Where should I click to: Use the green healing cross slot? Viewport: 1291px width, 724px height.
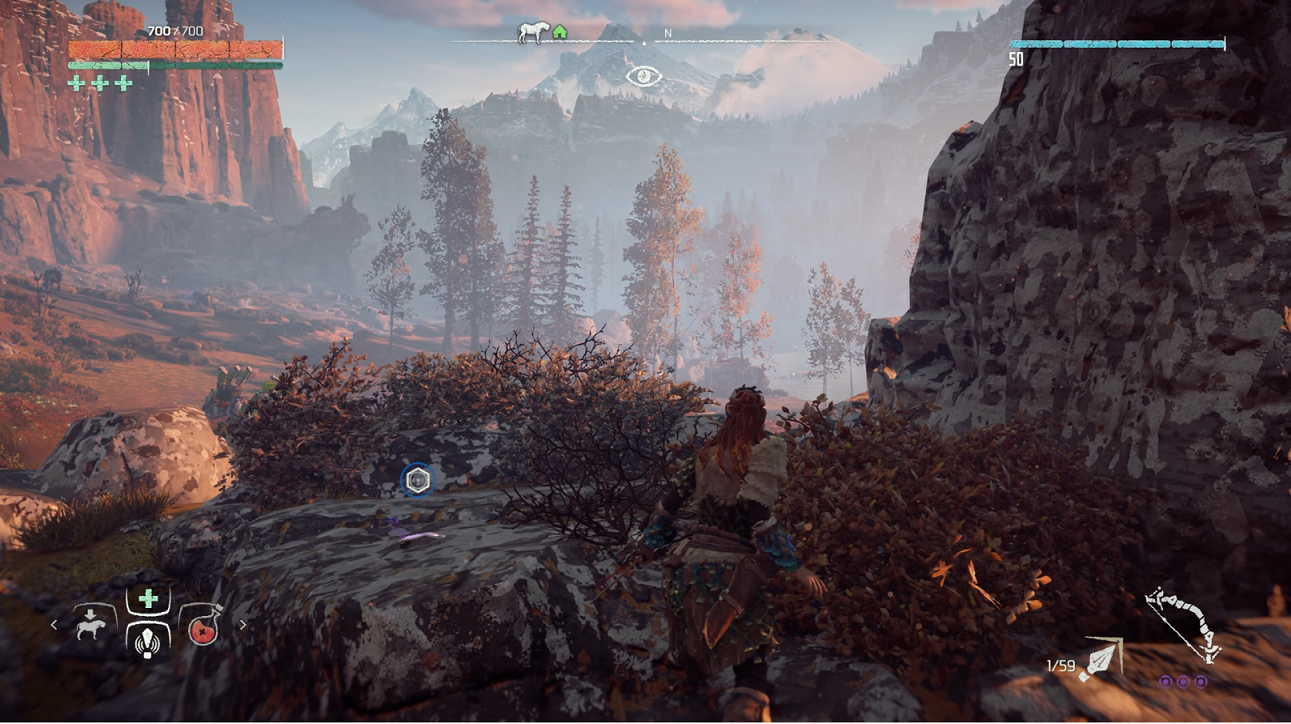(148, 599)
